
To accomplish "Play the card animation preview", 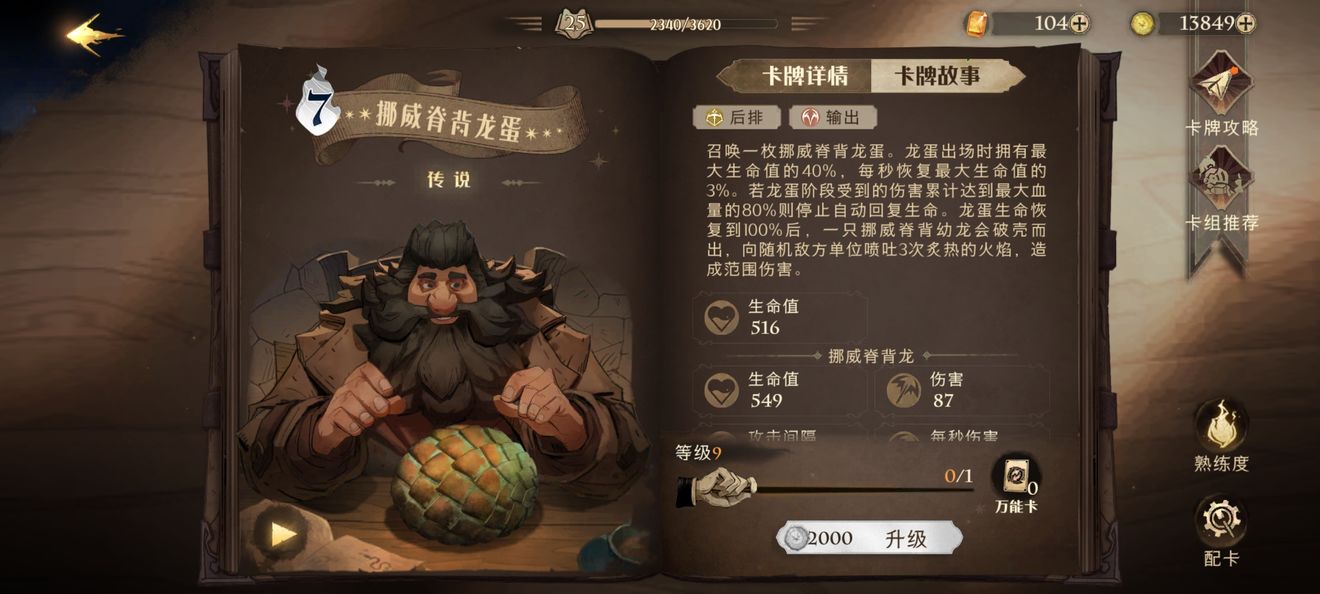I will click(x=284, y=534).
